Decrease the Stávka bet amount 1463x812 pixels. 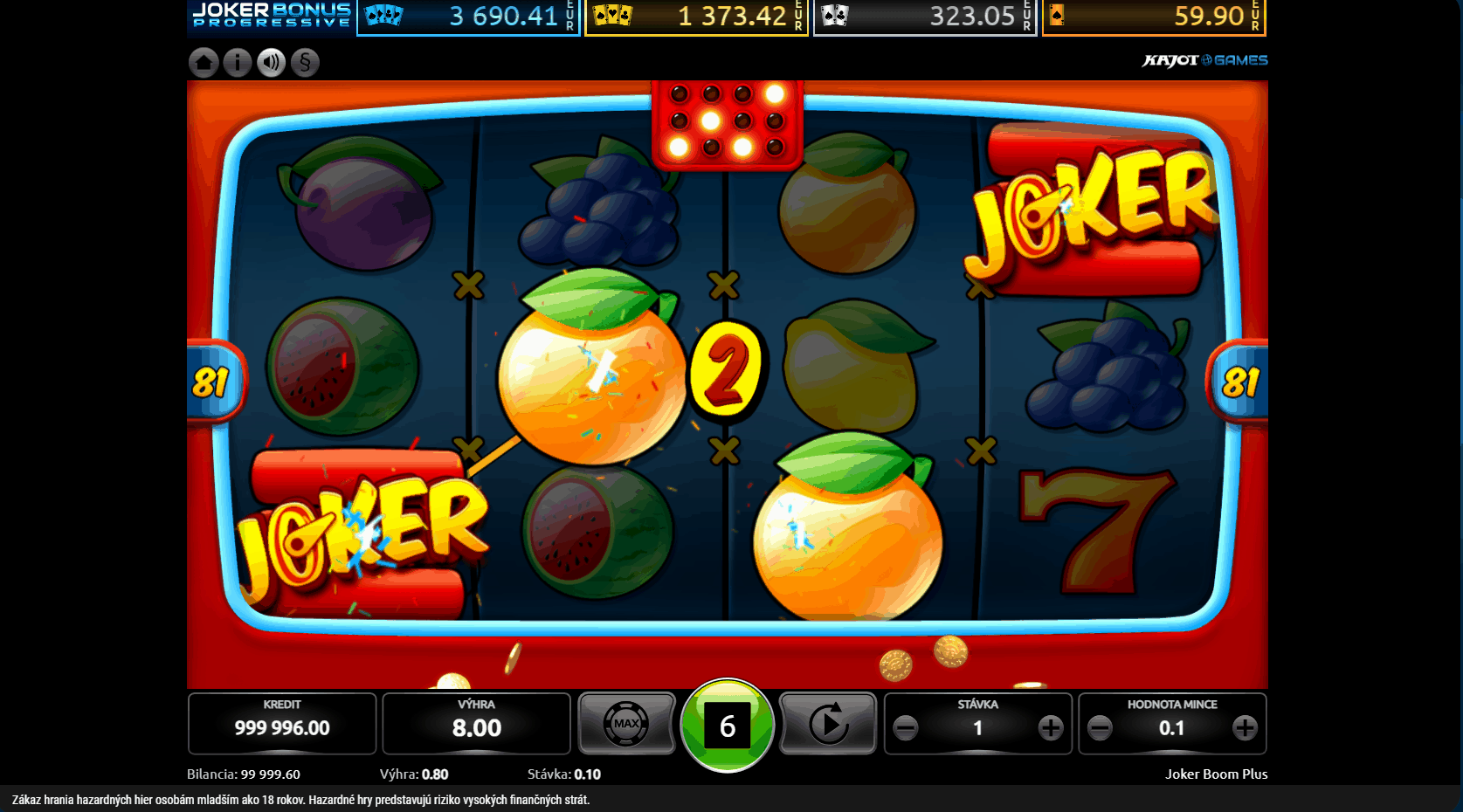[906, 727]
